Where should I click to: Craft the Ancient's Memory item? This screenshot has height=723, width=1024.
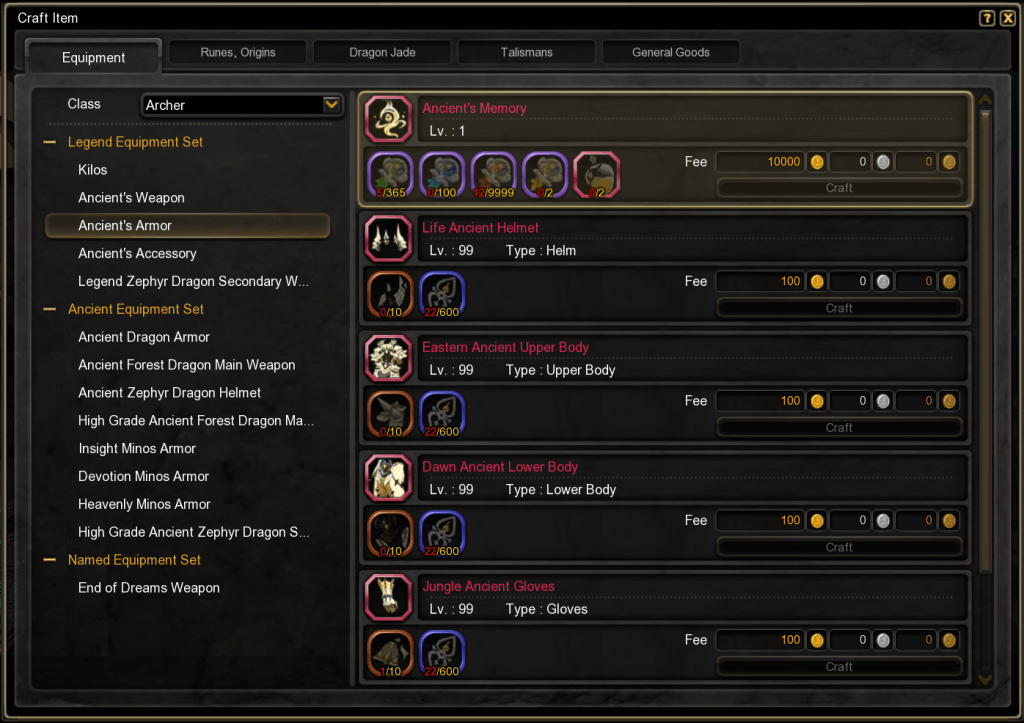[838, 188]
